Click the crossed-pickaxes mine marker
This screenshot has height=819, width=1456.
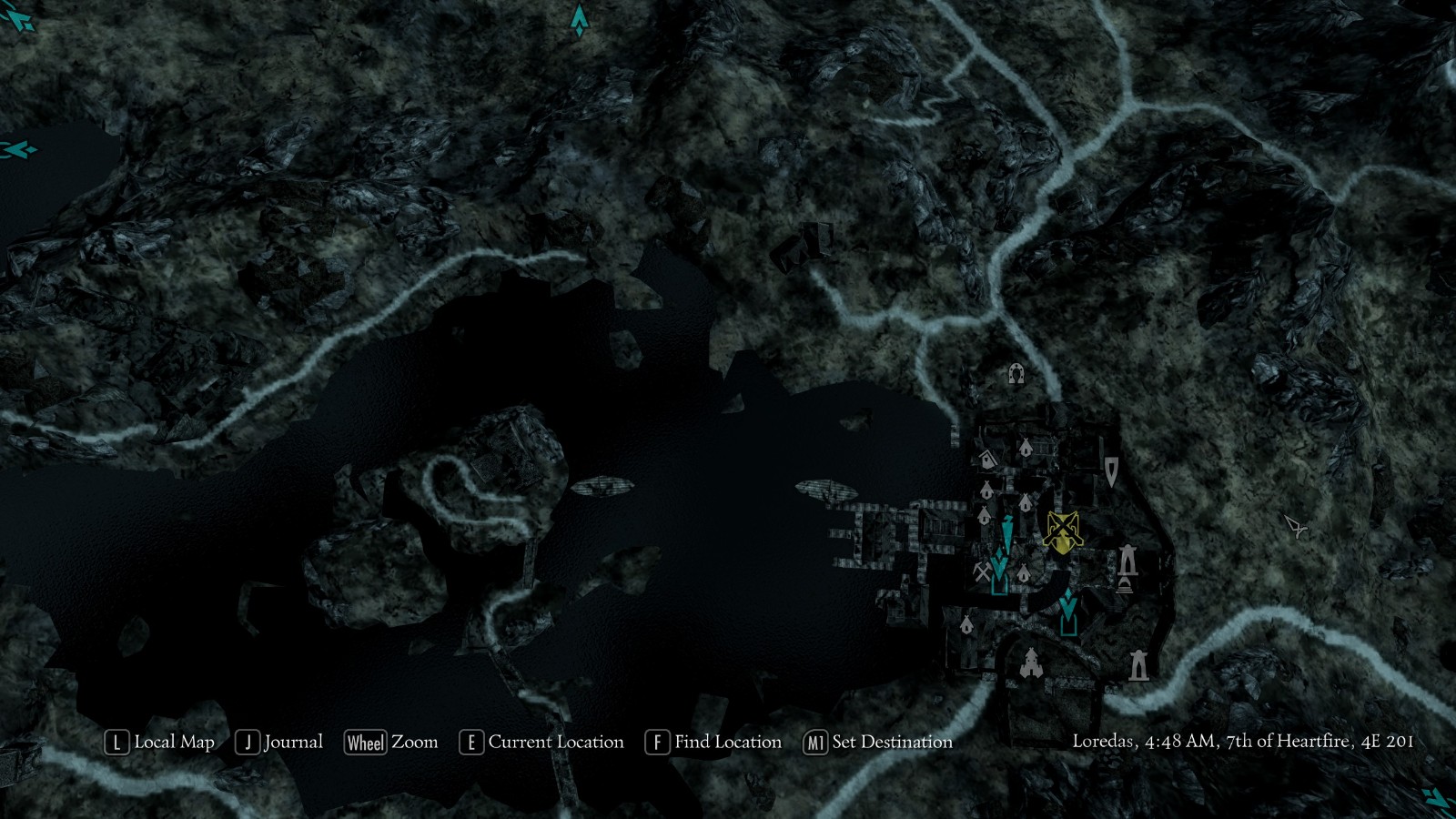[984, 571]
